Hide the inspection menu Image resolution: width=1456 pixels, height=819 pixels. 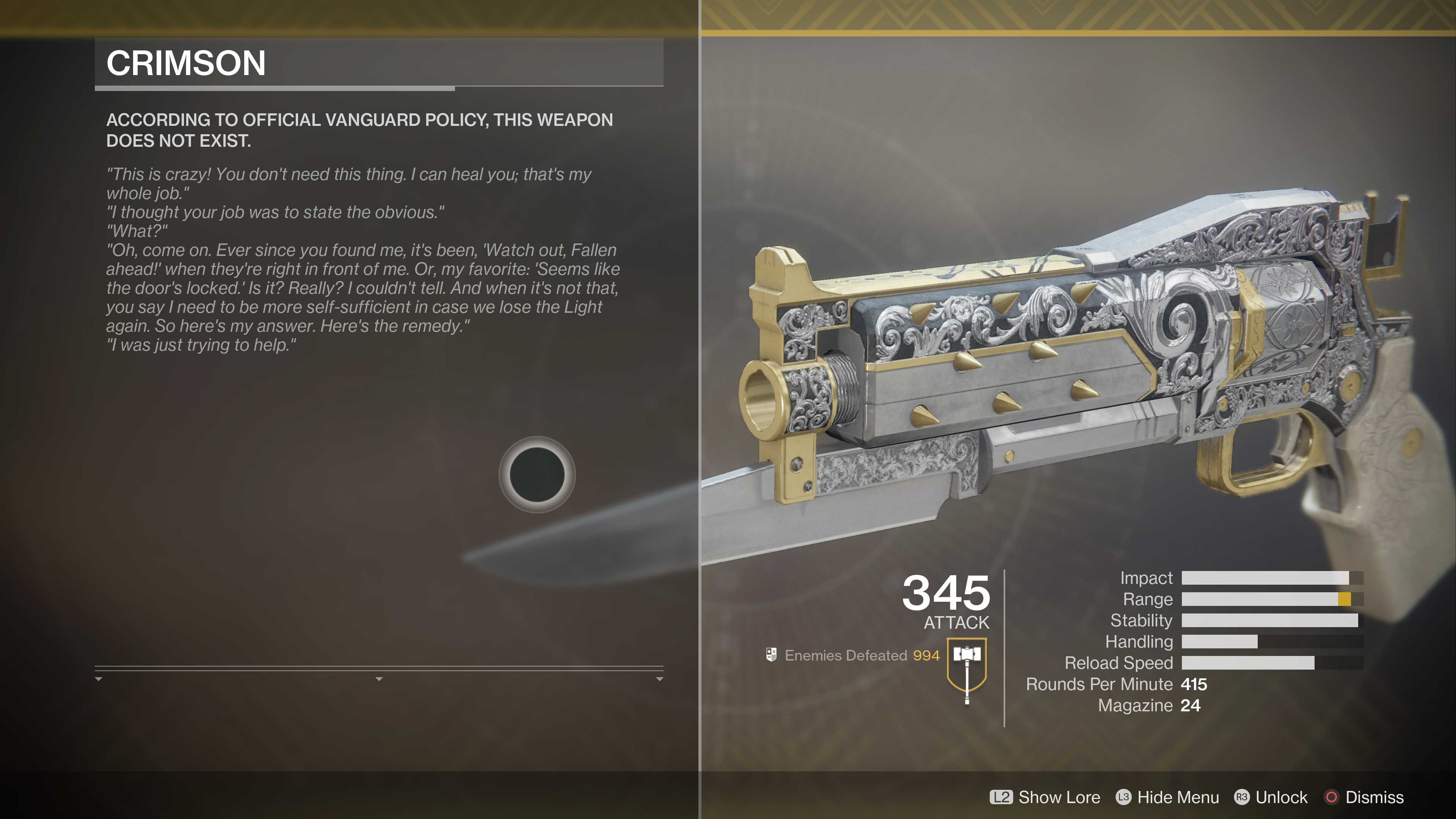pos(1168,797)
